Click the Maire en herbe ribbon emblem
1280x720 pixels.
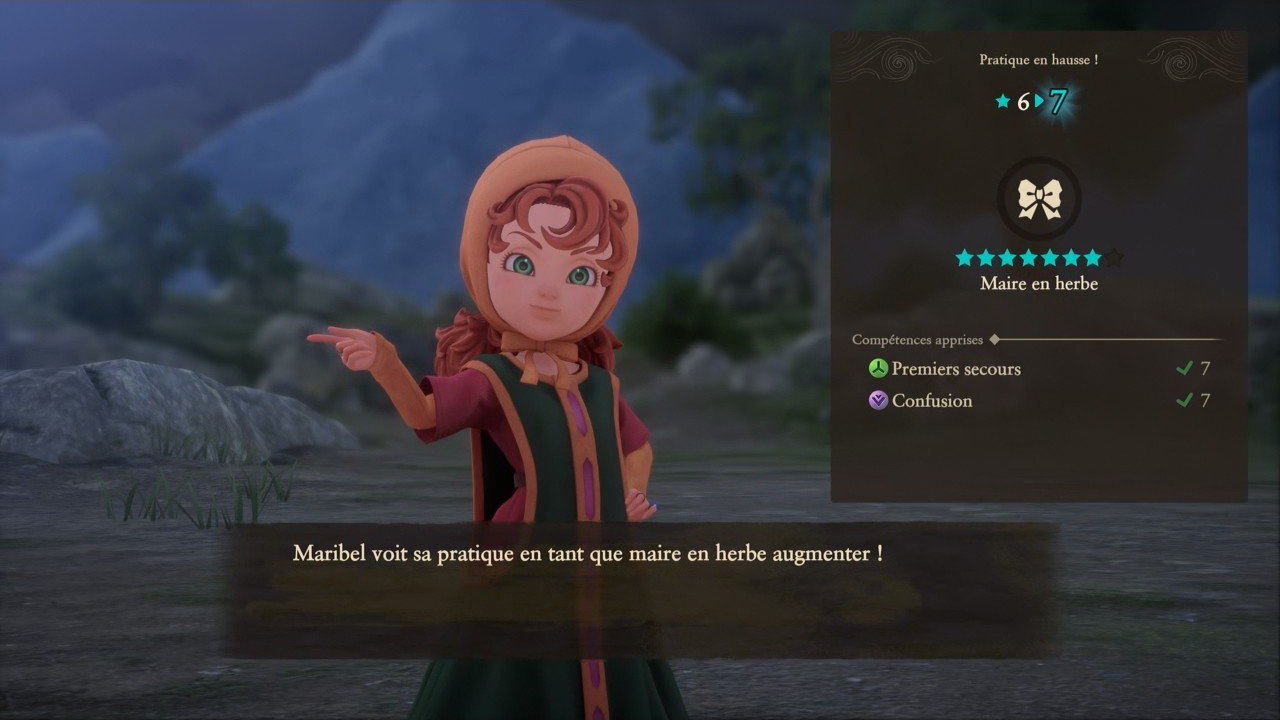coord(1039,198)
